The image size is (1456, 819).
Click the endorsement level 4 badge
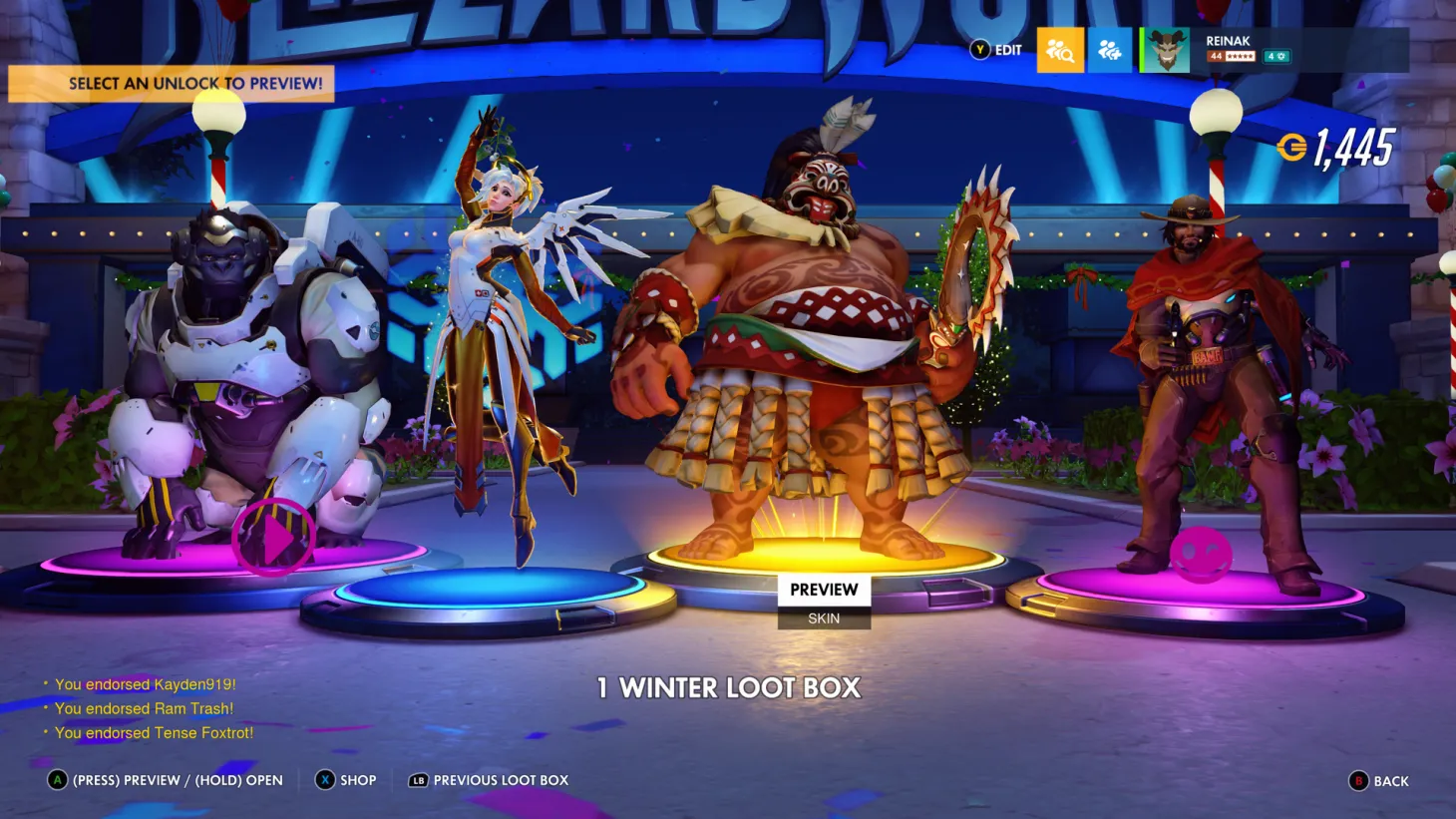point(1275,57)
